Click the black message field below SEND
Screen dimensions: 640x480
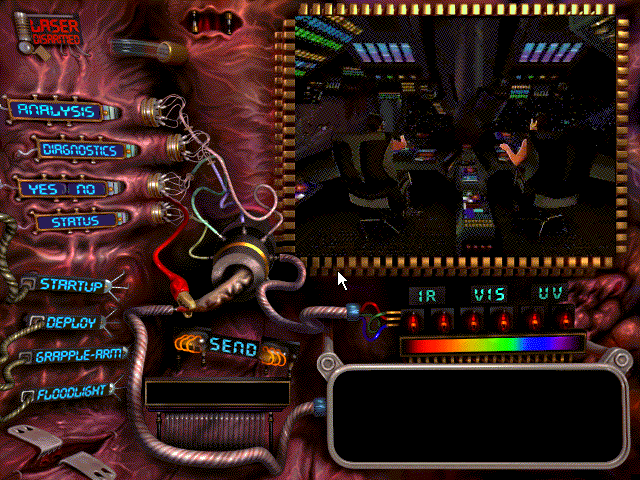[215, 393]
